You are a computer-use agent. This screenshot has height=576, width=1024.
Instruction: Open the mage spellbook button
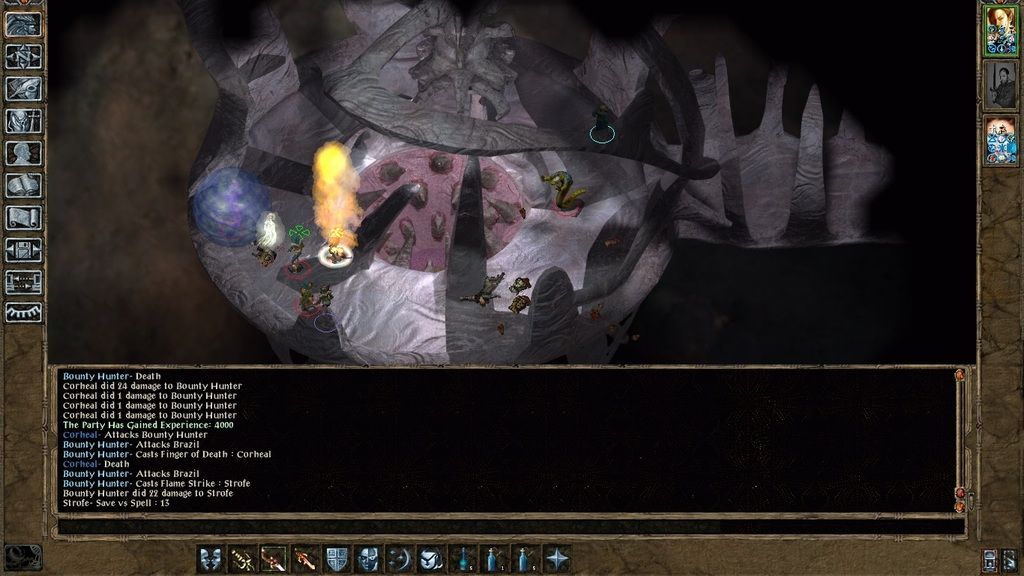tap(22, 185)
